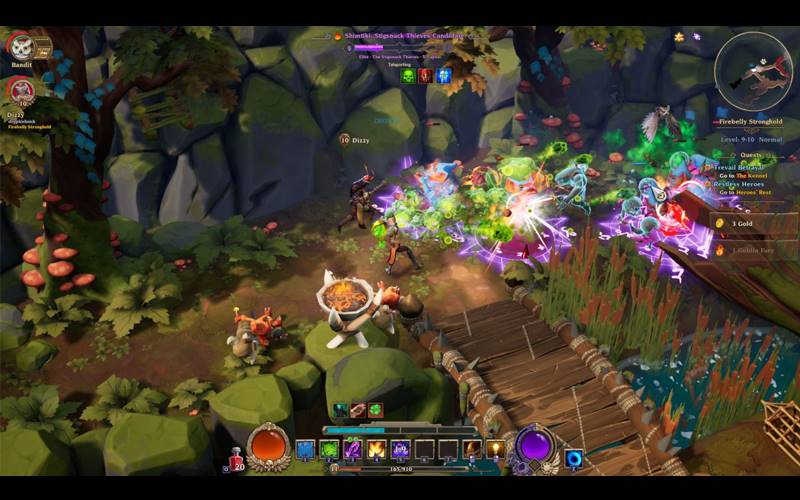Select the Trevail Betrayal quest
This screenshot has width=800, height=500.
tap(742, 167)
